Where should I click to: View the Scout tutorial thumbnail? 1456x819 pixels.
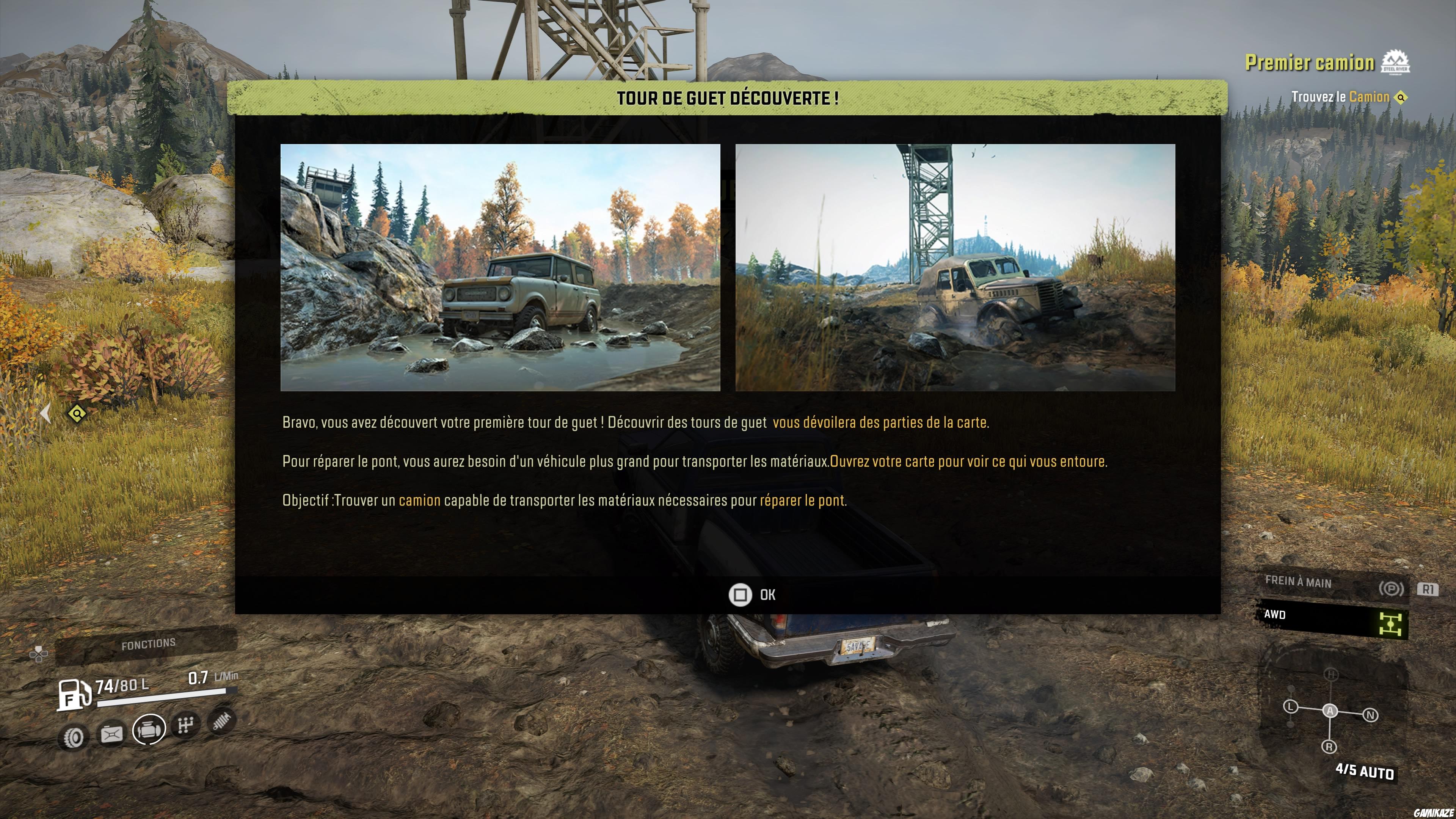(500, 267)
